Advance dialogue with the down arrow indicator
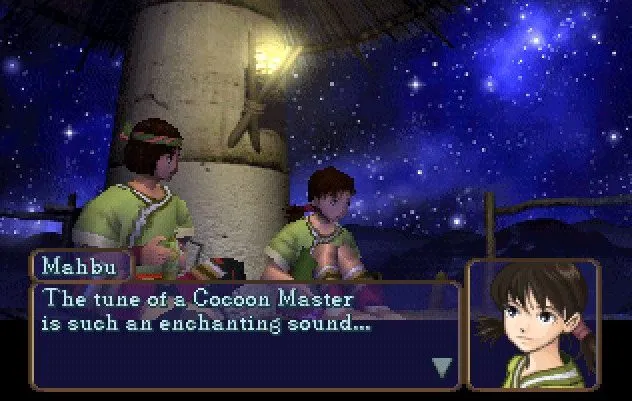Image resolution: width=632 pixels, height=401 pixels. 441,367
